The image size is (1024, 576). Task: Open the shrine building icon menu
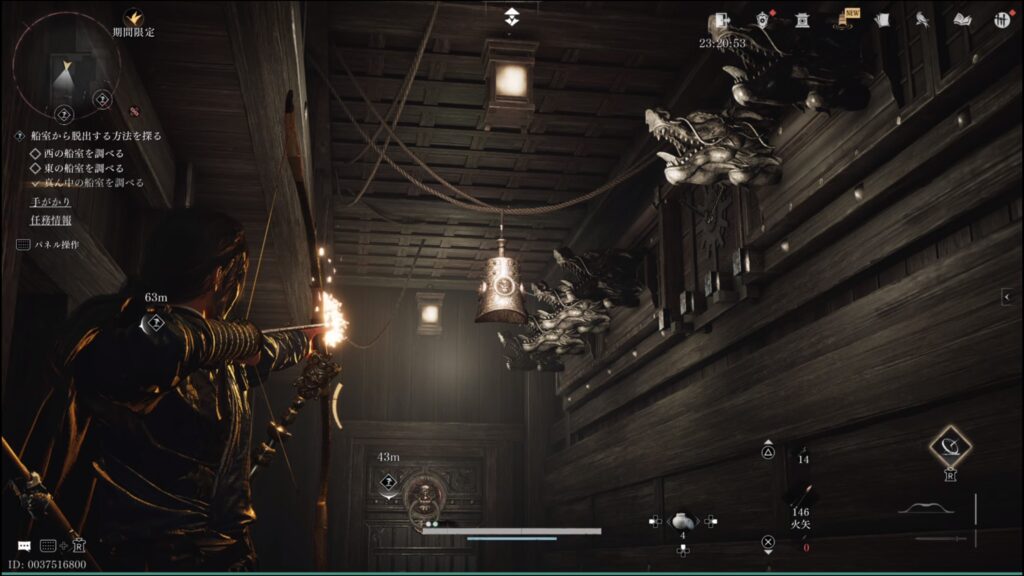pos(802,19)
